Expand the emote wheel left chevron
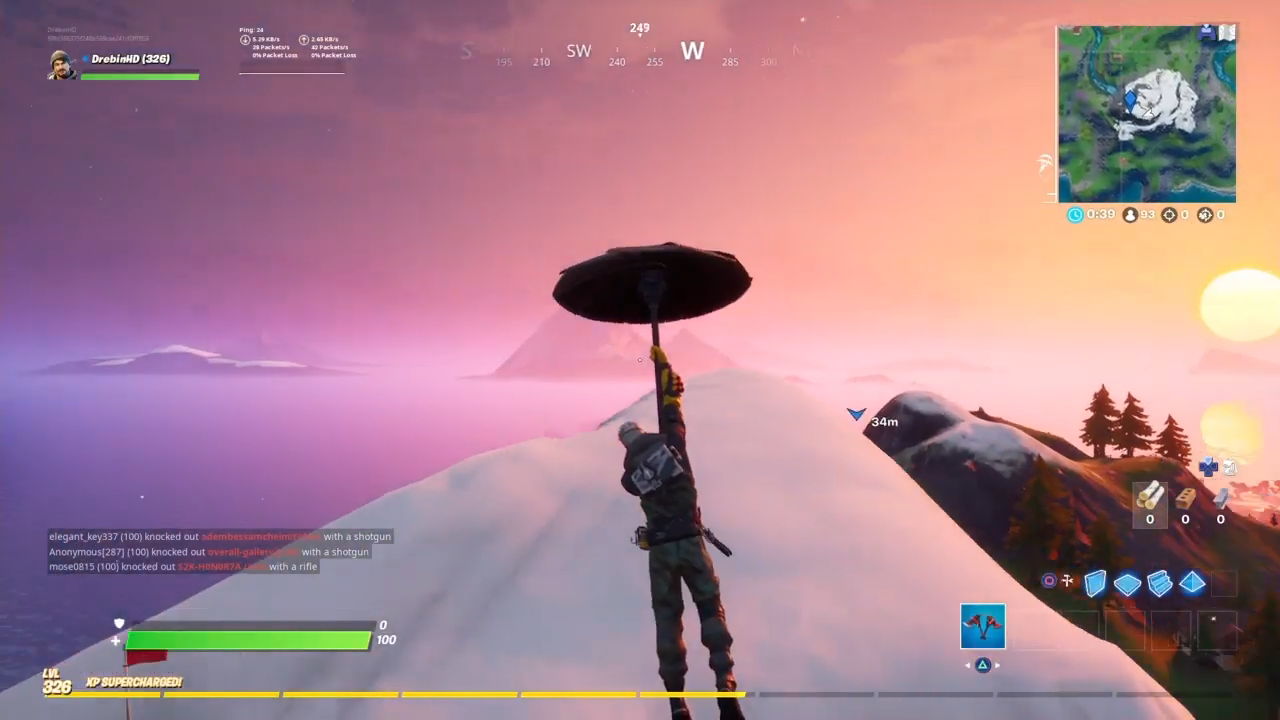The width and height of the screenshot is (1280, 720). (965, 664)
